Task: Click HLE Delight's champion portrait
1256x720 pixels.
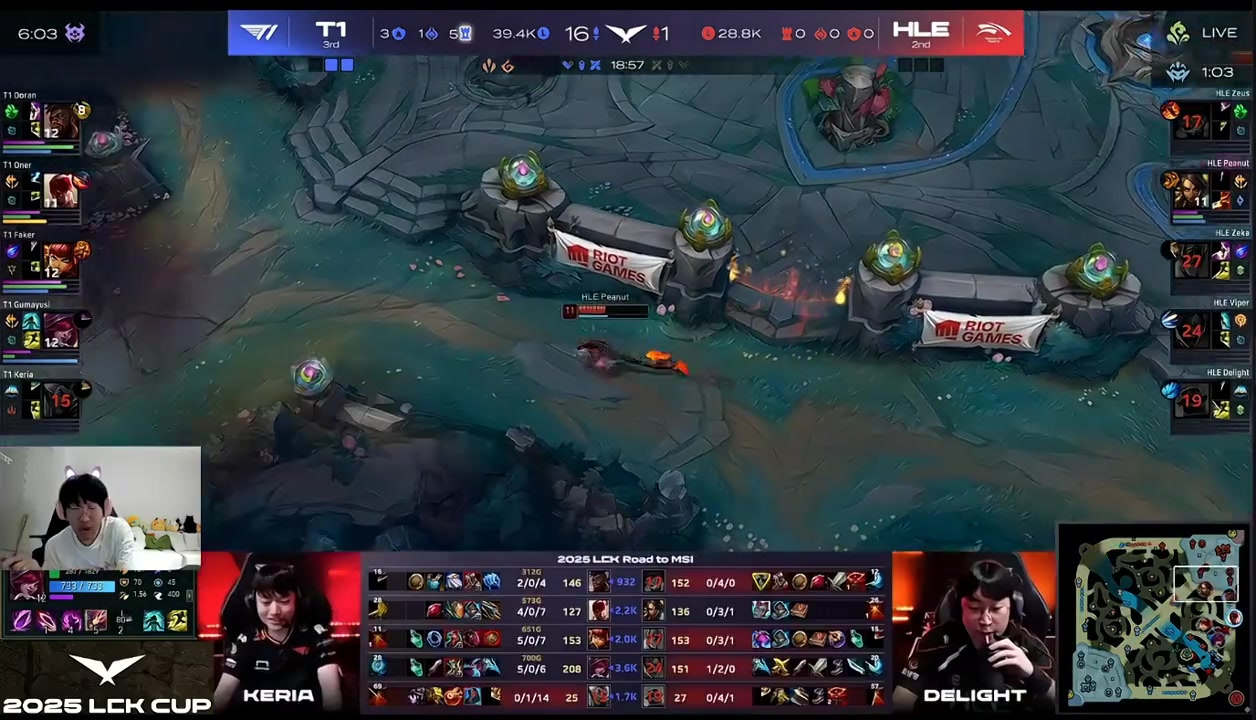Action: click(1192, 399)
